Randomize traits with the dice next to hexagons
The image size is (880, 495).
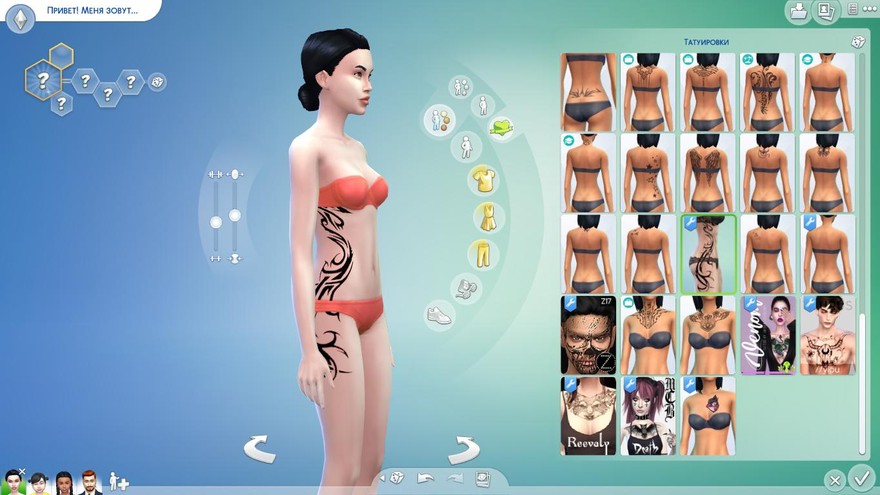157,82
